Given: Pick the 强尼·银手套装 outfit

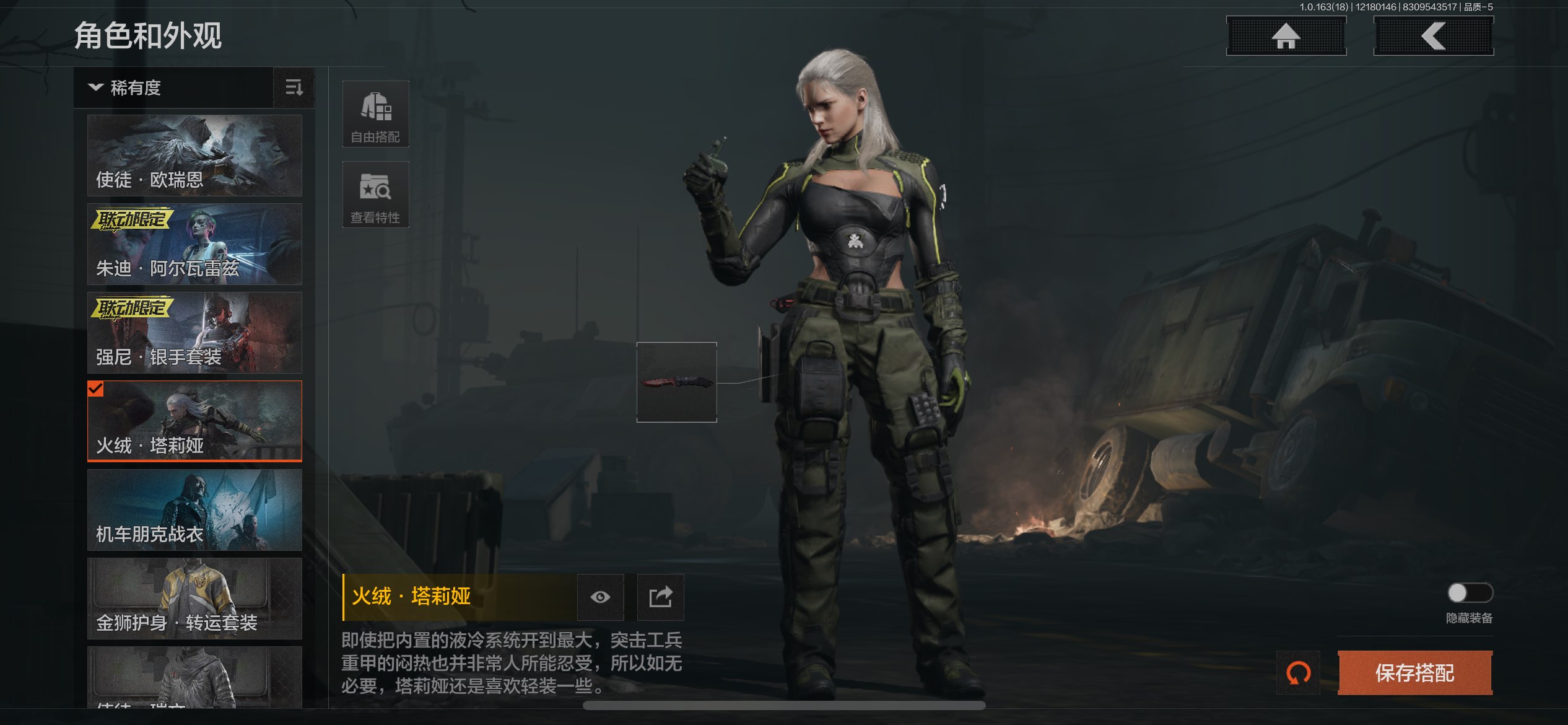Looking at the screenshot, I should tap(194, 333).
